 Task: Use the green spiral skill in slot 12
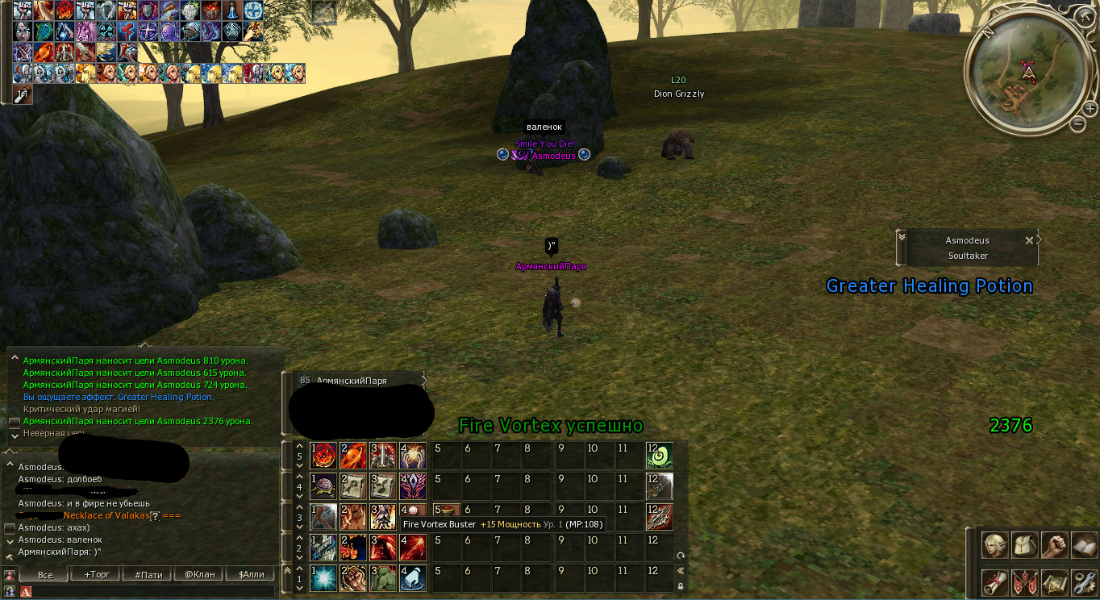pos(658,456)
